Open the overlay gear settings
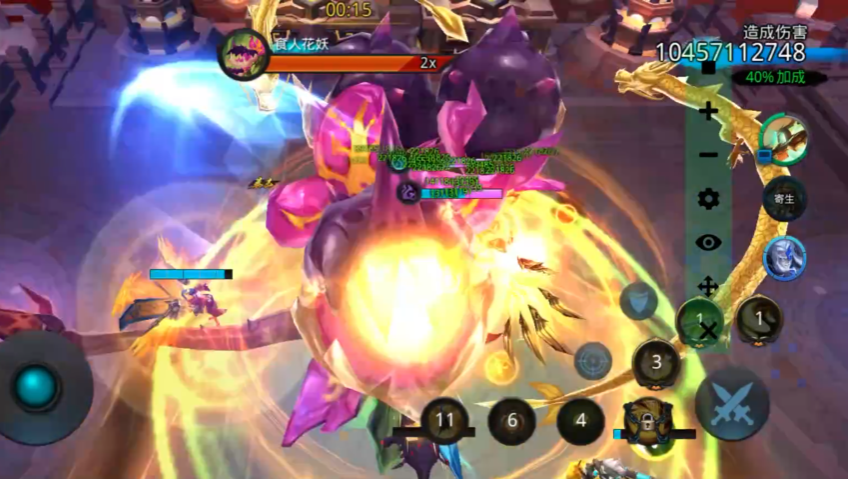 click(x=708, y=199)
